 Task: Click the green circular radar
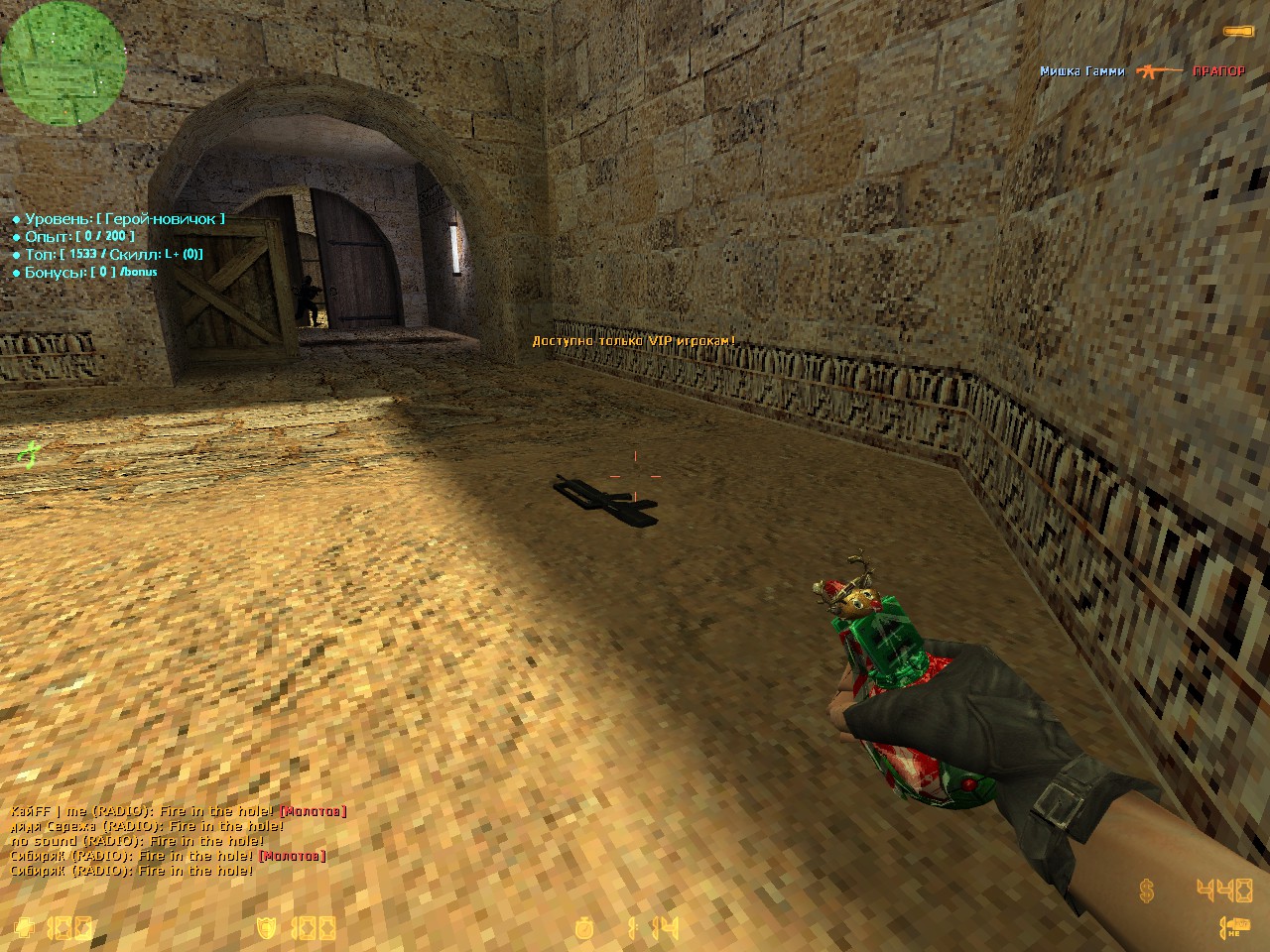tap(63, 59)
